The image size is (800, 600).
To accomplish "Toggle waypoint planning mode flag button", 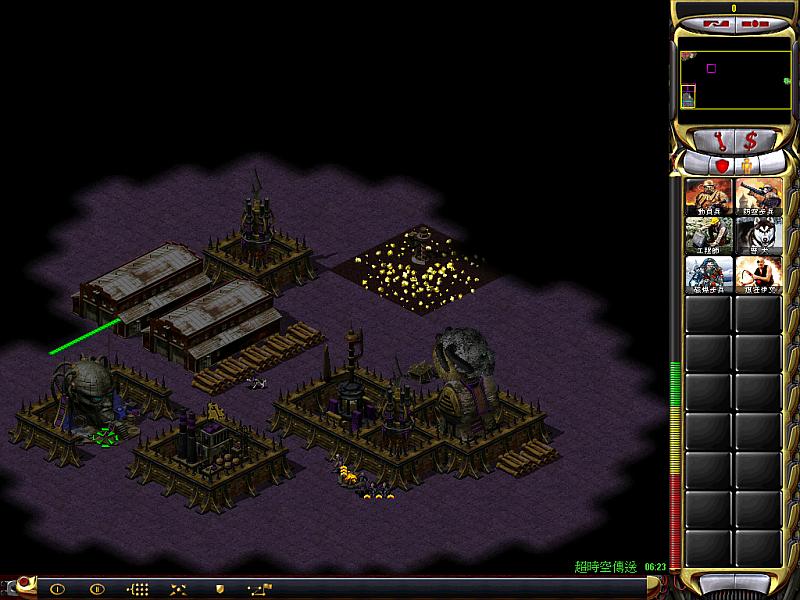I will tap(260, 589).
